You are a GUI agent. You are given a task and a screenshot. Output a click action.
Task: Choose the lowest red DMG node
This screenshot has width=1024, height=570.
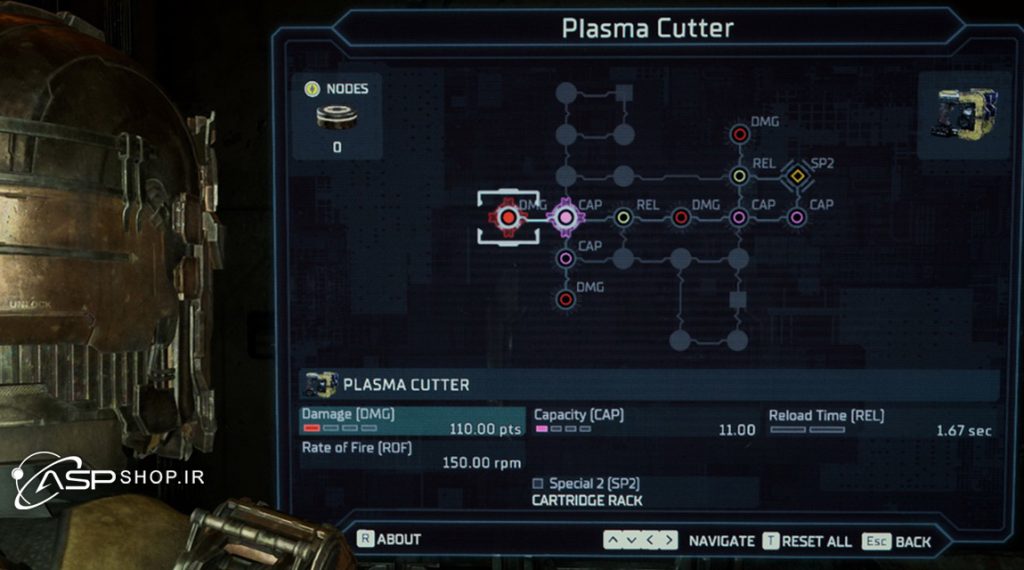coord(565,299)
